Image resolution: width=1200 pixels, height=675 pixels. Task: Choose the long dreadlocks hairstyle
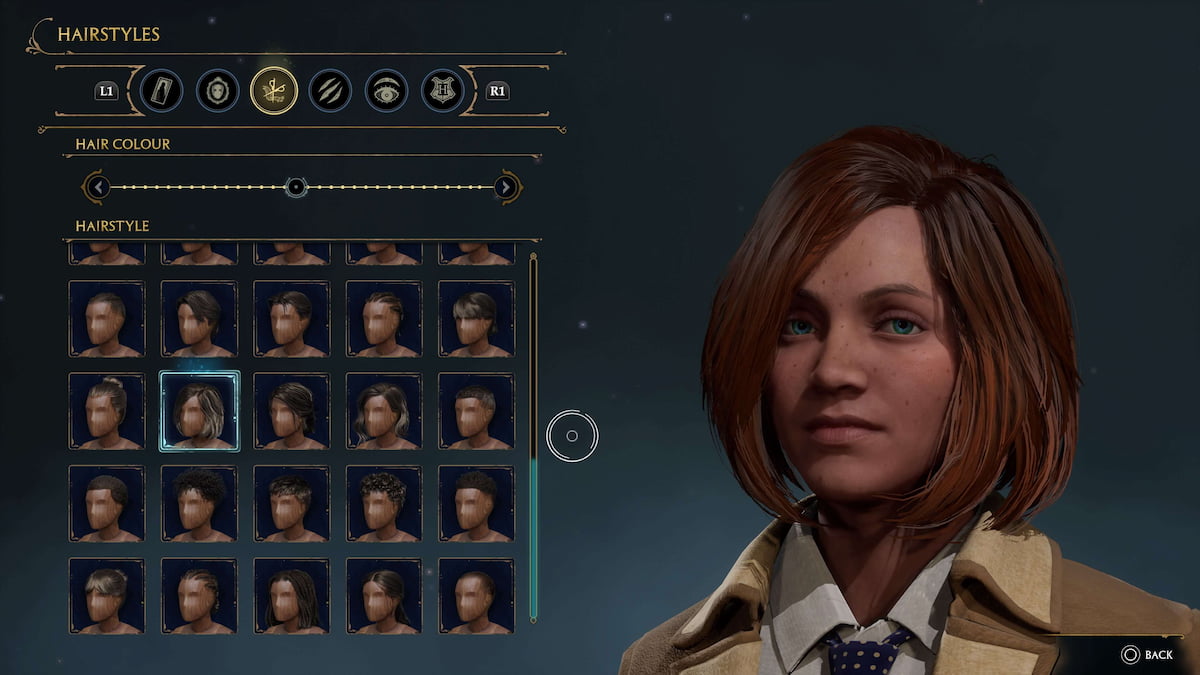(x=291, y=595)
